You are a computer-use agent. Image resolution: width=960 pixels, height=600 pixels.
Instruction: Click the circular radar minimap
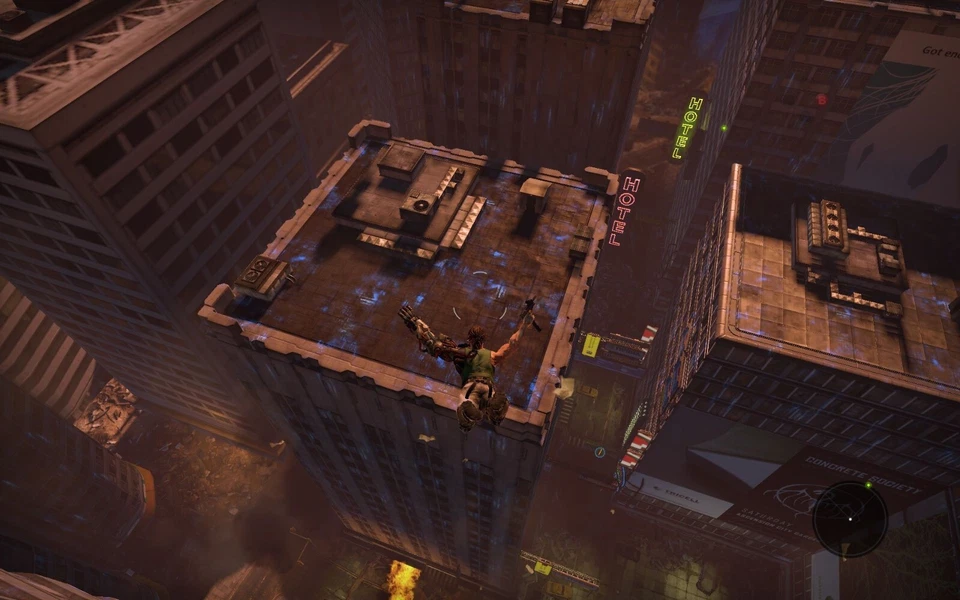coord(849,519)
